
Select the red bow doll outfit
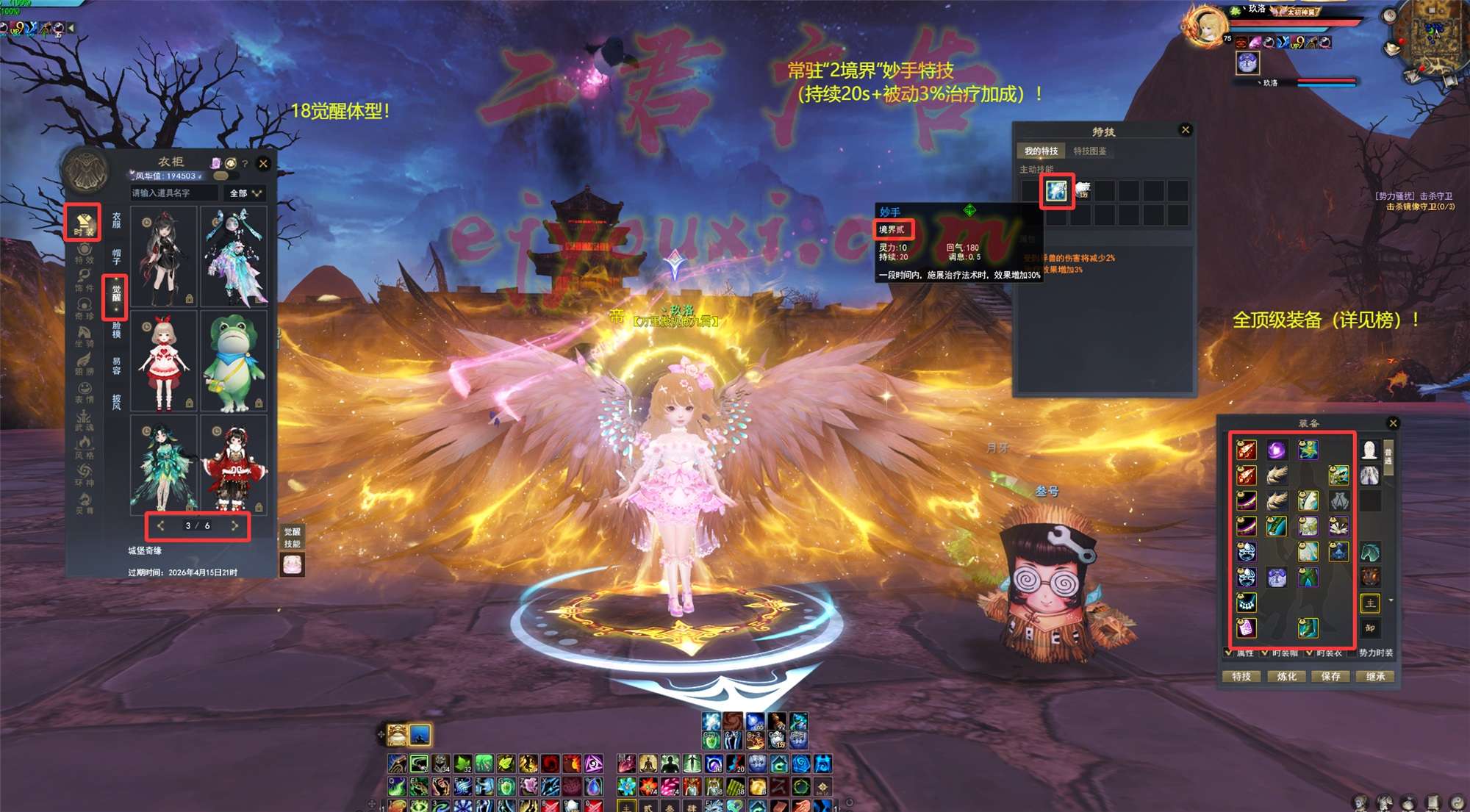pos(164,362)
